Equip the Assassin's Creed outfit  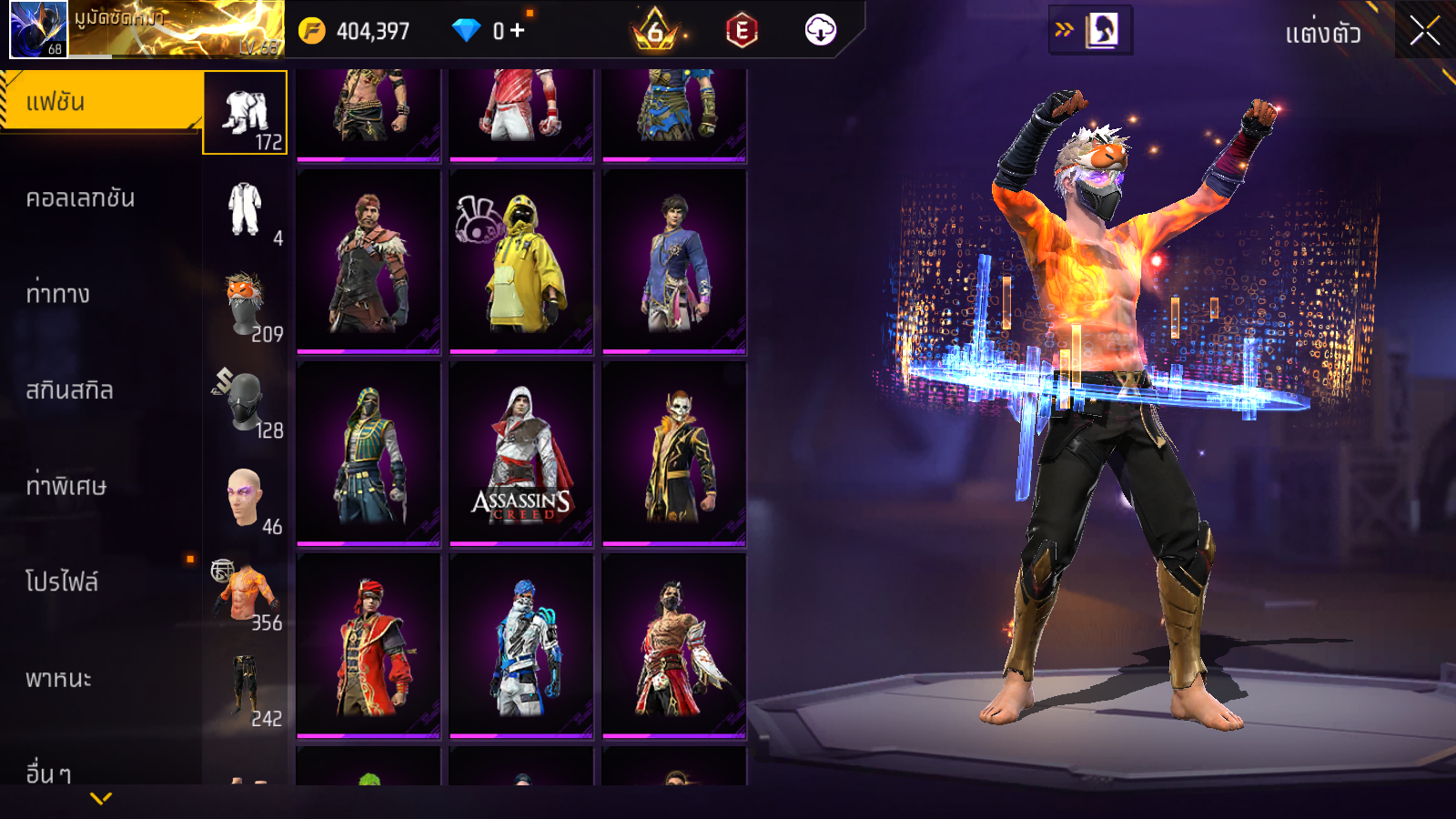tap(521, 454)
